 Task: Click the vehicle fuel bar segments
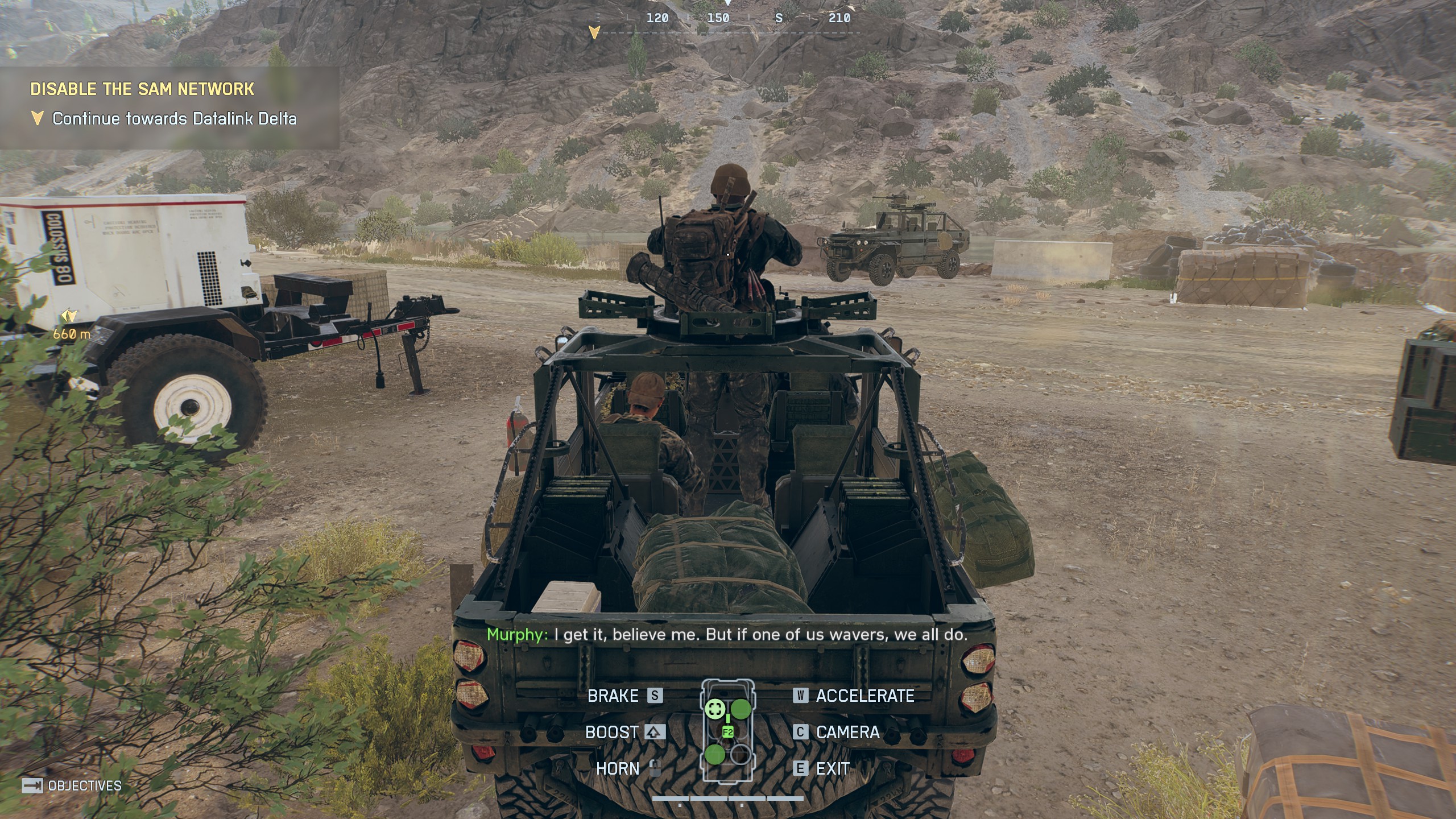click(x=728, y=797)
